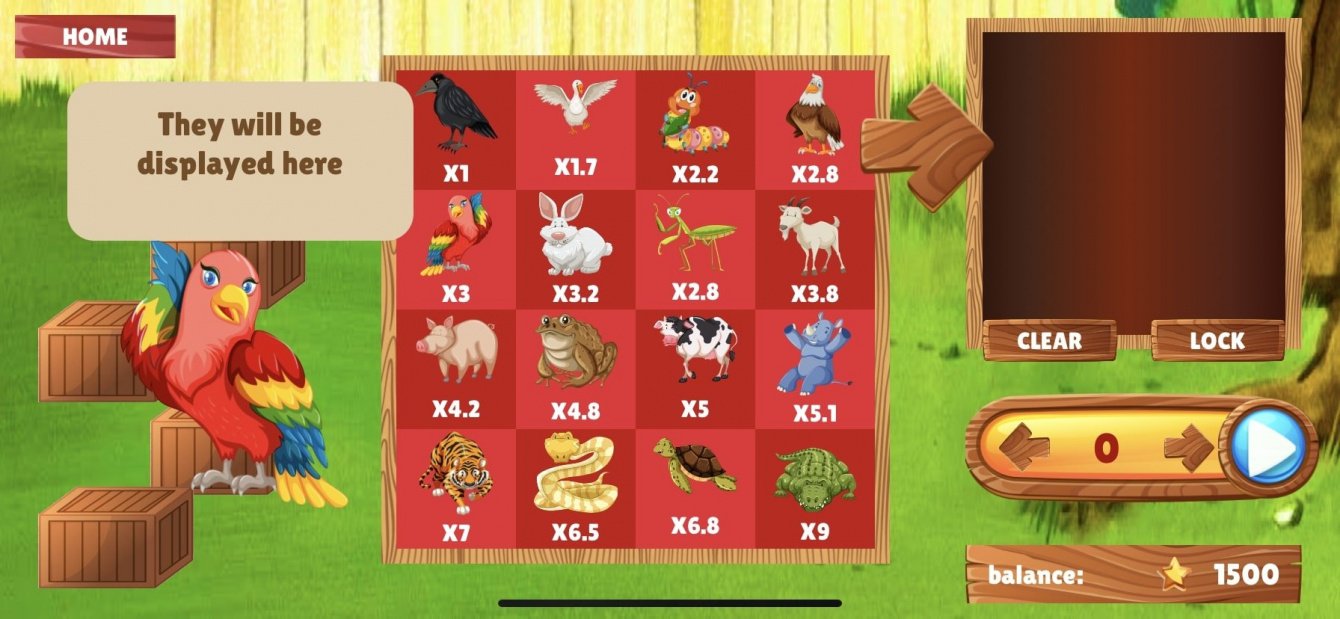Viewport: 1340px width, 619px height.
Task: Select the crocodile X9 tile
Action: tap(814, 488)
